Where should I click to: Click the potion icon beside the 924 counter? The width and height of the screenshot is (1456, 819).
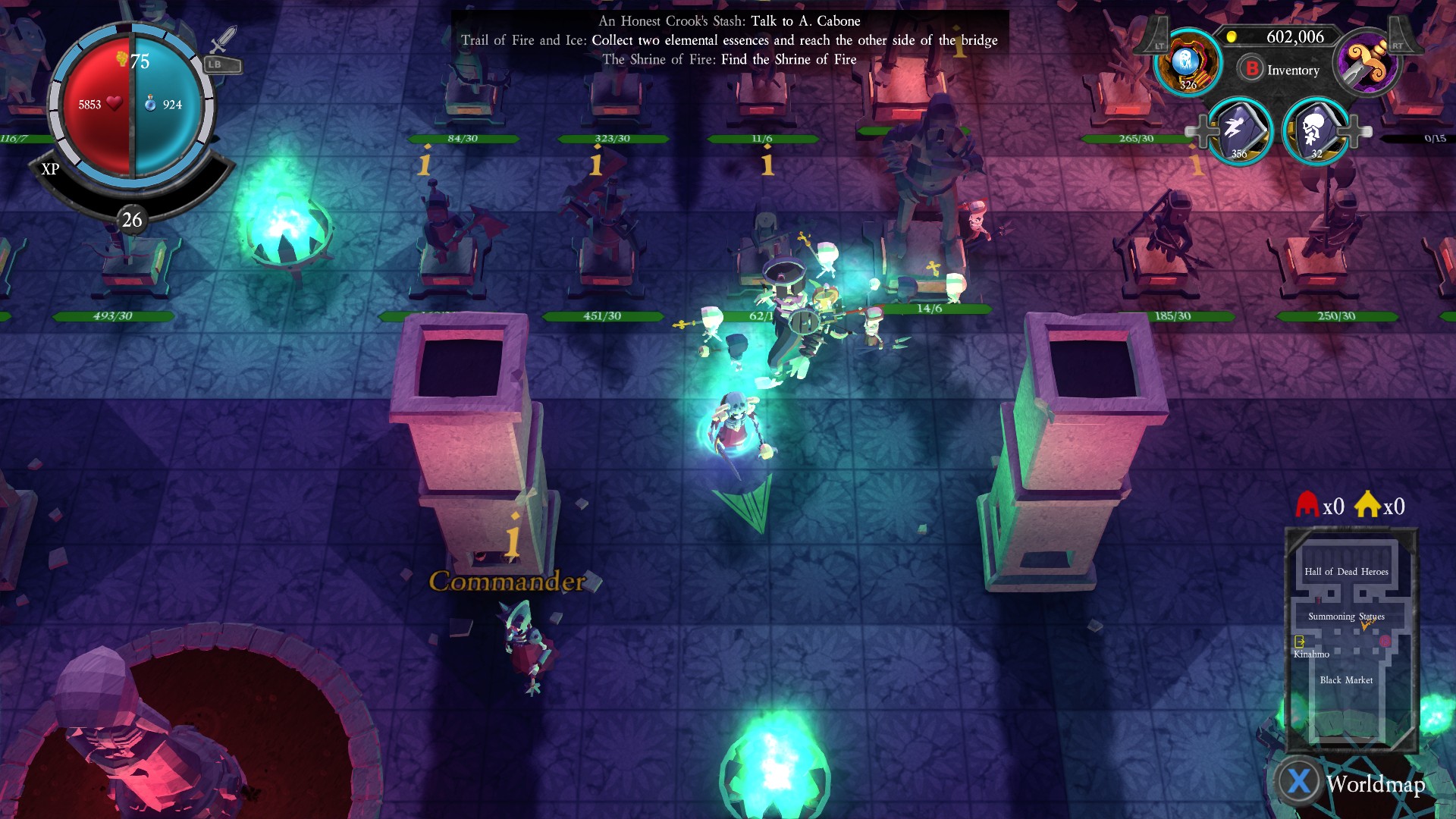point(151,103)
